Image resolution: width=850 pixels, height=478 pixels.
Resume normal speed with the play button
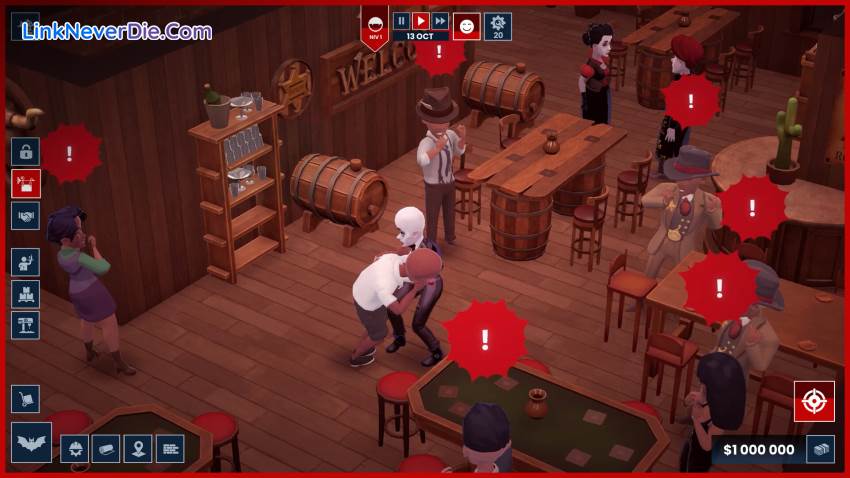coord(421,20)
